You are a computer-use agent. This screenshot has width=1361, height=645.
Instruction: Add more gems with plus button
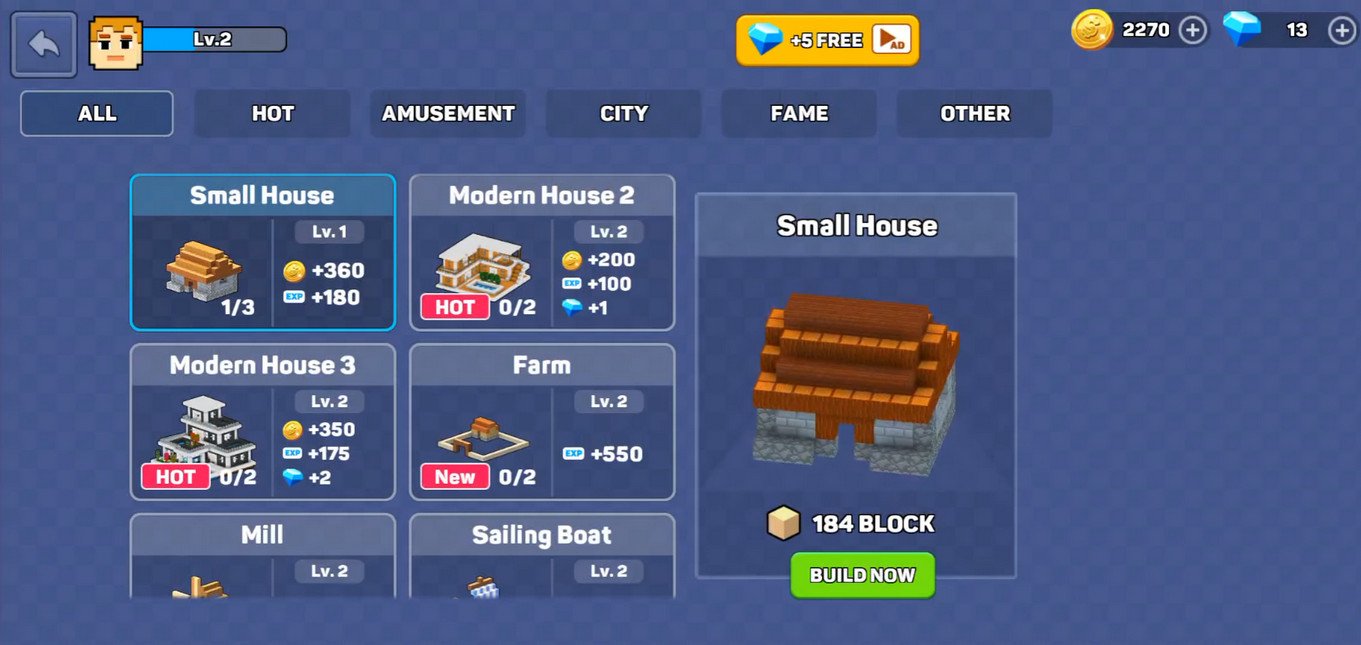[x=1341, y=30]
